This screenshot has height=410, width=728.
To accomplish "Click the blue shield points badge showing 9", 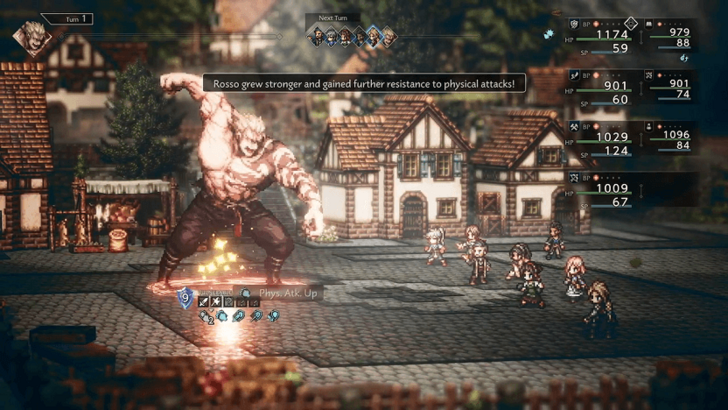I will tap(185, 296).
